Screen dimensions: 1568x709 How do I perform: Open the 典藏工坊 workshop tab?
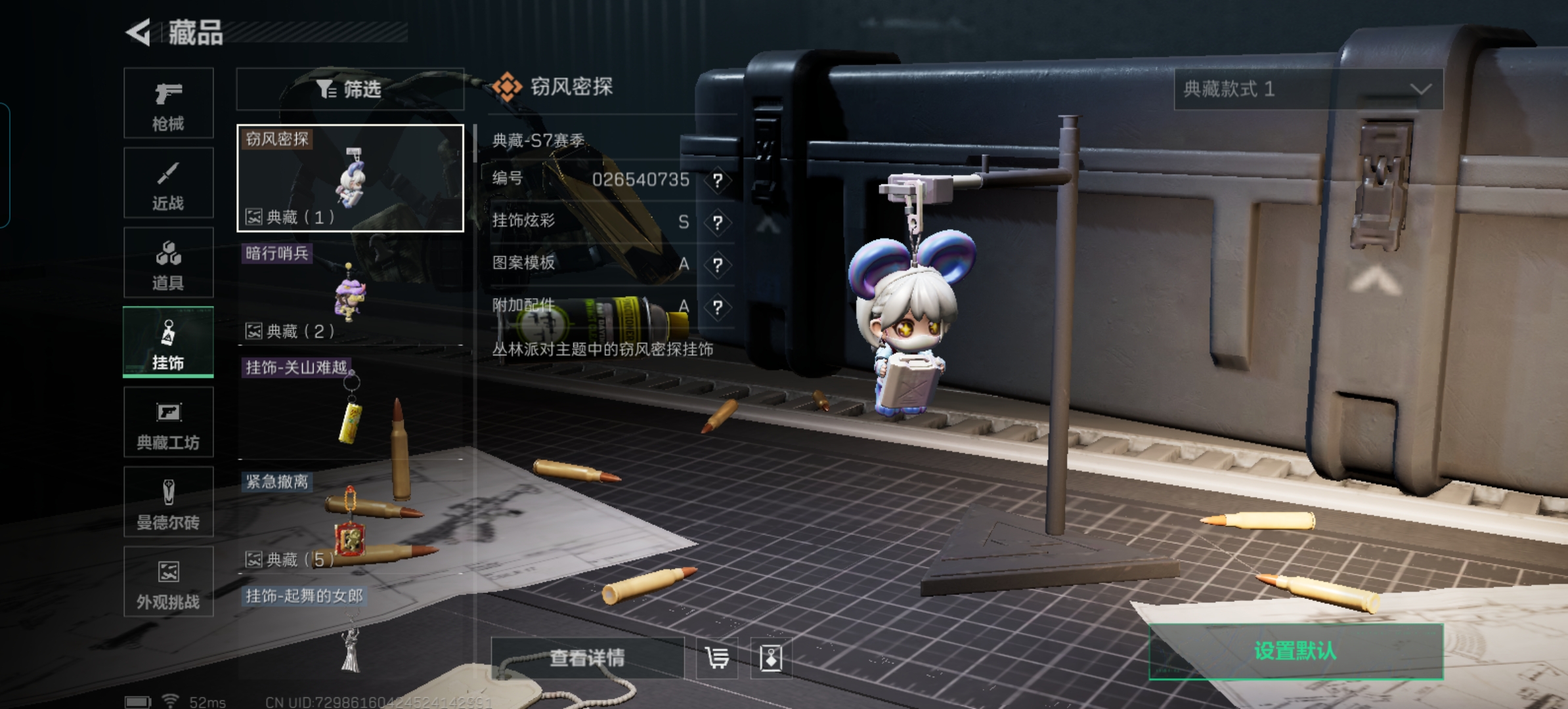point(169,422)
